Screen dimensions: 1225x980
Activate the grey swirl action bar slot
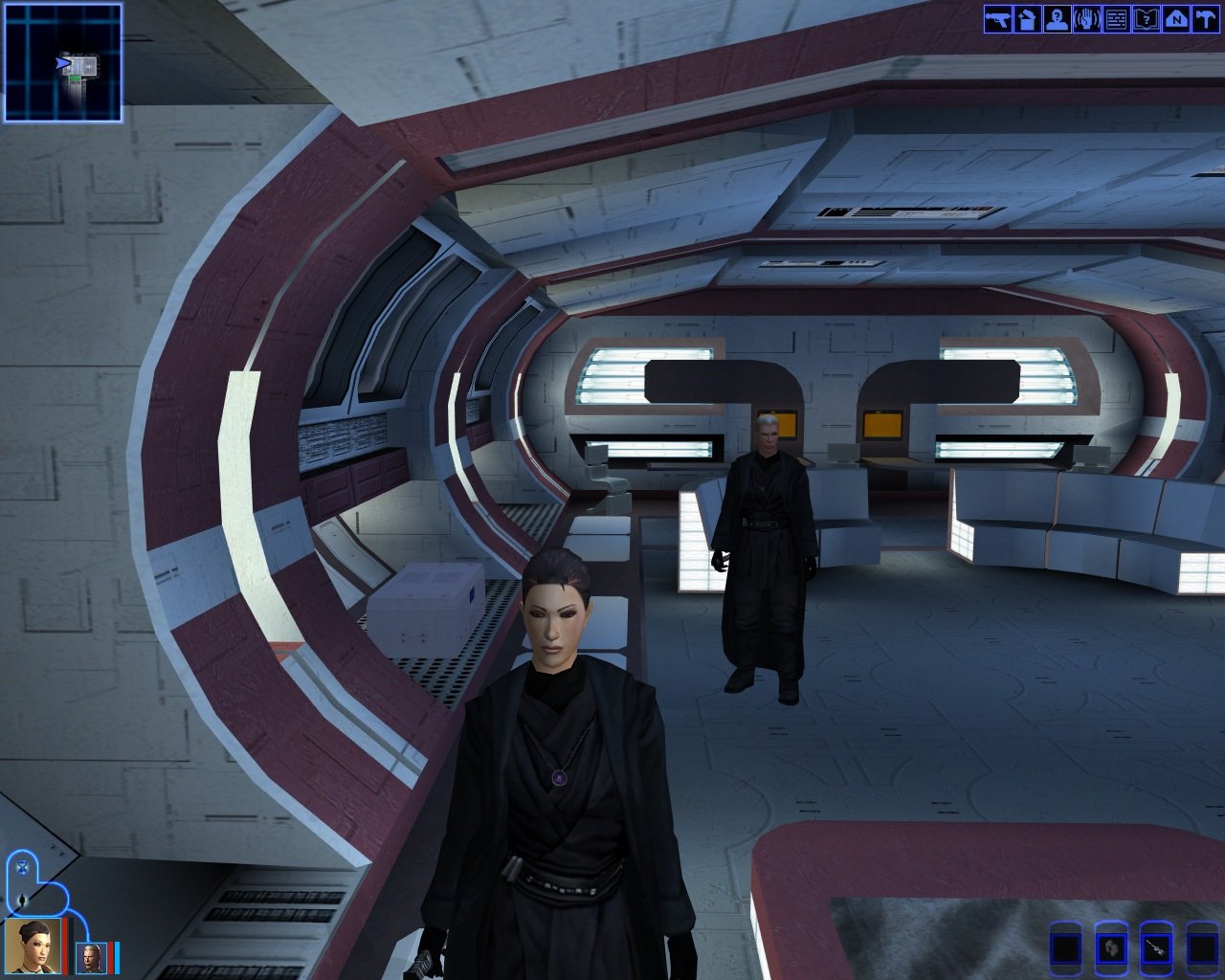pyautogui.click(x=1111, y=948)
